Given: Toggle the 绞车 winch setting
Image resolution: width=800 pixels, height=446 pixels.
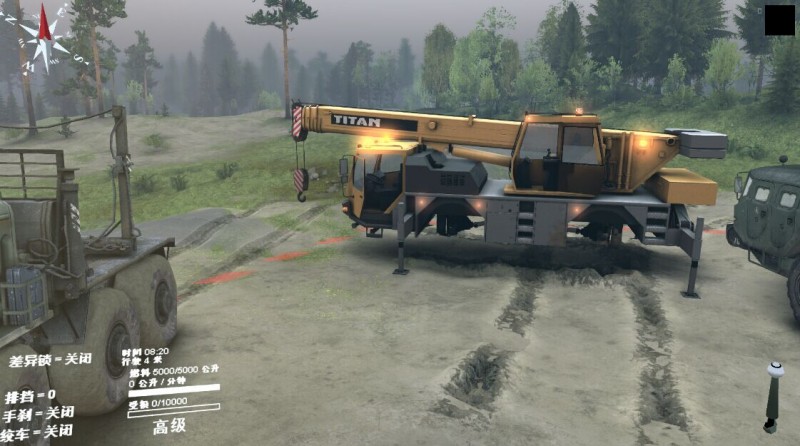Looking at the screenshot, I should [38, 431].
